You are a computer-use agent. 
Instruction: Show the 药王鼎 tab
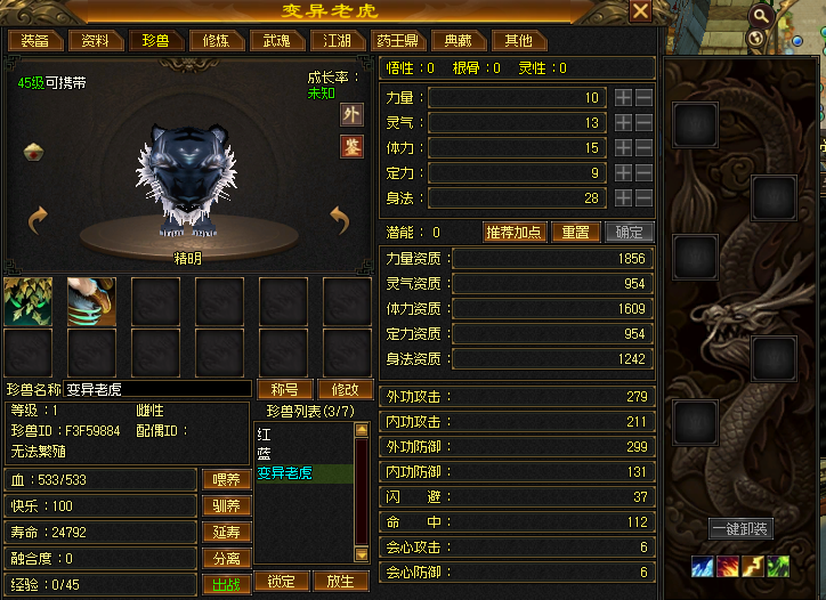[x=398, y=41]
